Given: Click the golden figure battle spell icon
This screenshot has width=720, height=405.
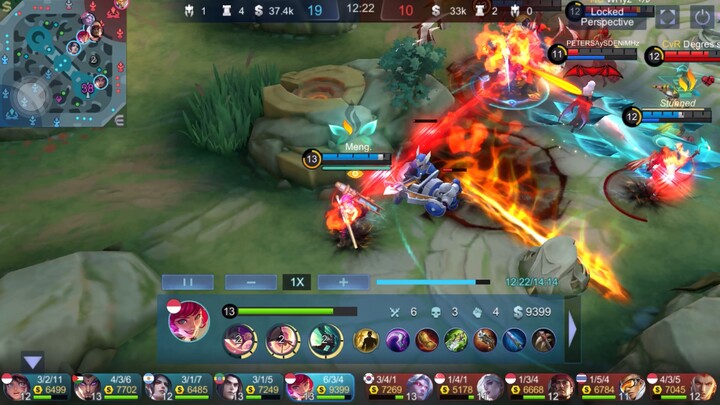Looking at the screenshot, I should (366, 340).
